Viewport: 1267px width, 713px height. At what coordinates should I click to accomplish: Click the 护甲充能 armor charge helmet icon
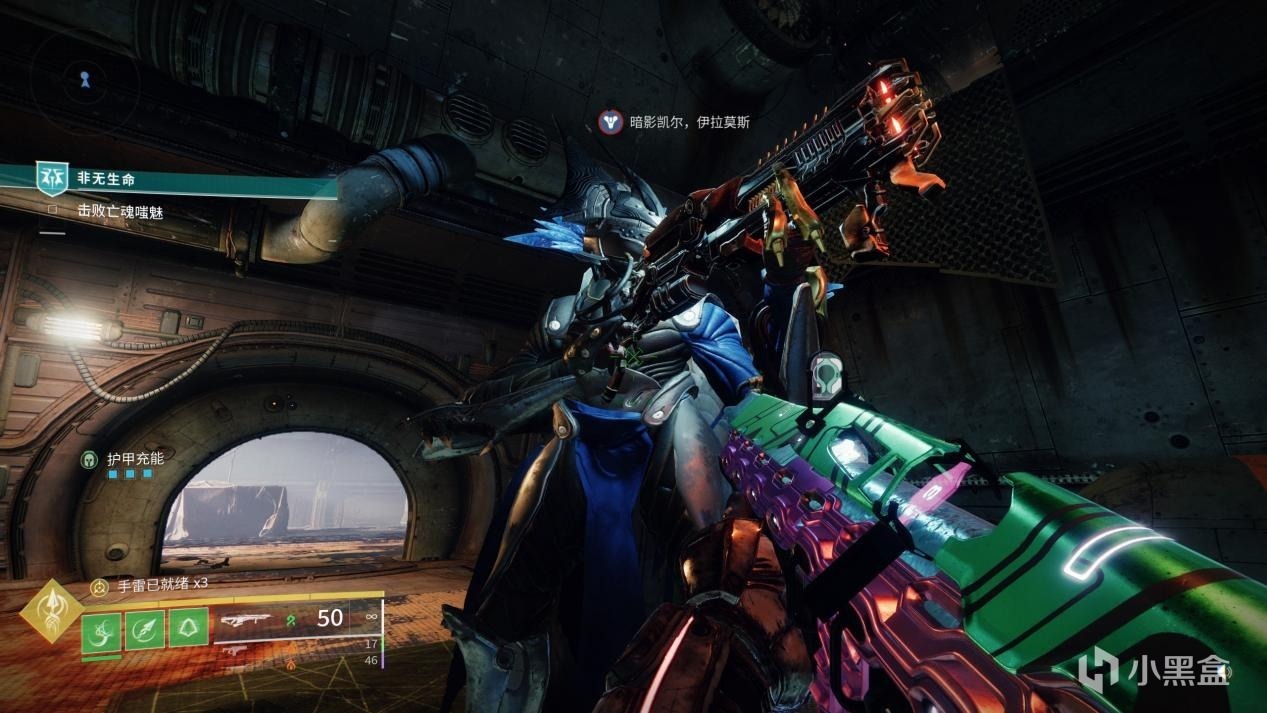[88, 459]
